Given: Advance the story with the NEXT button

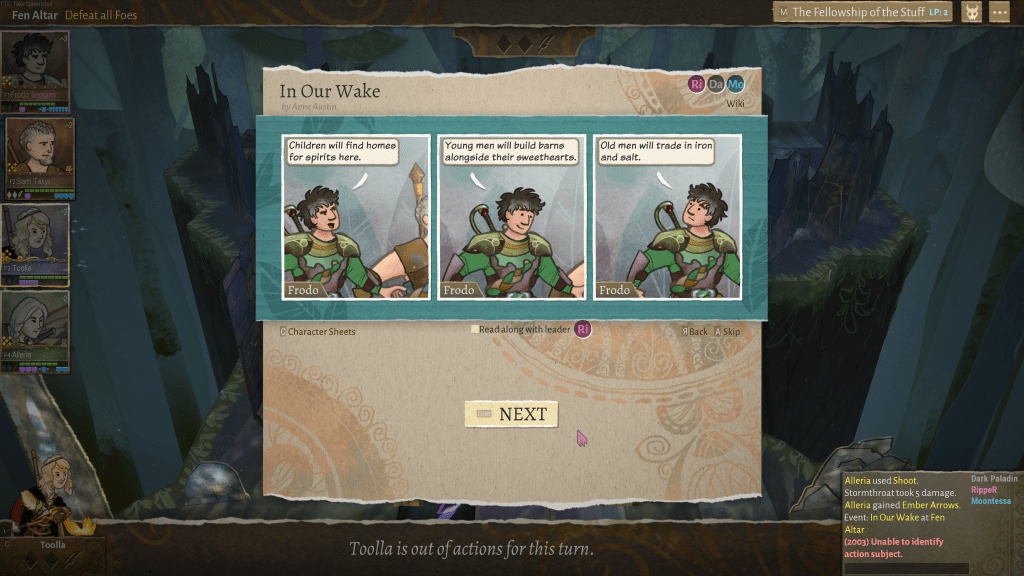Looking at the screenshot, I should coord(511,414).
